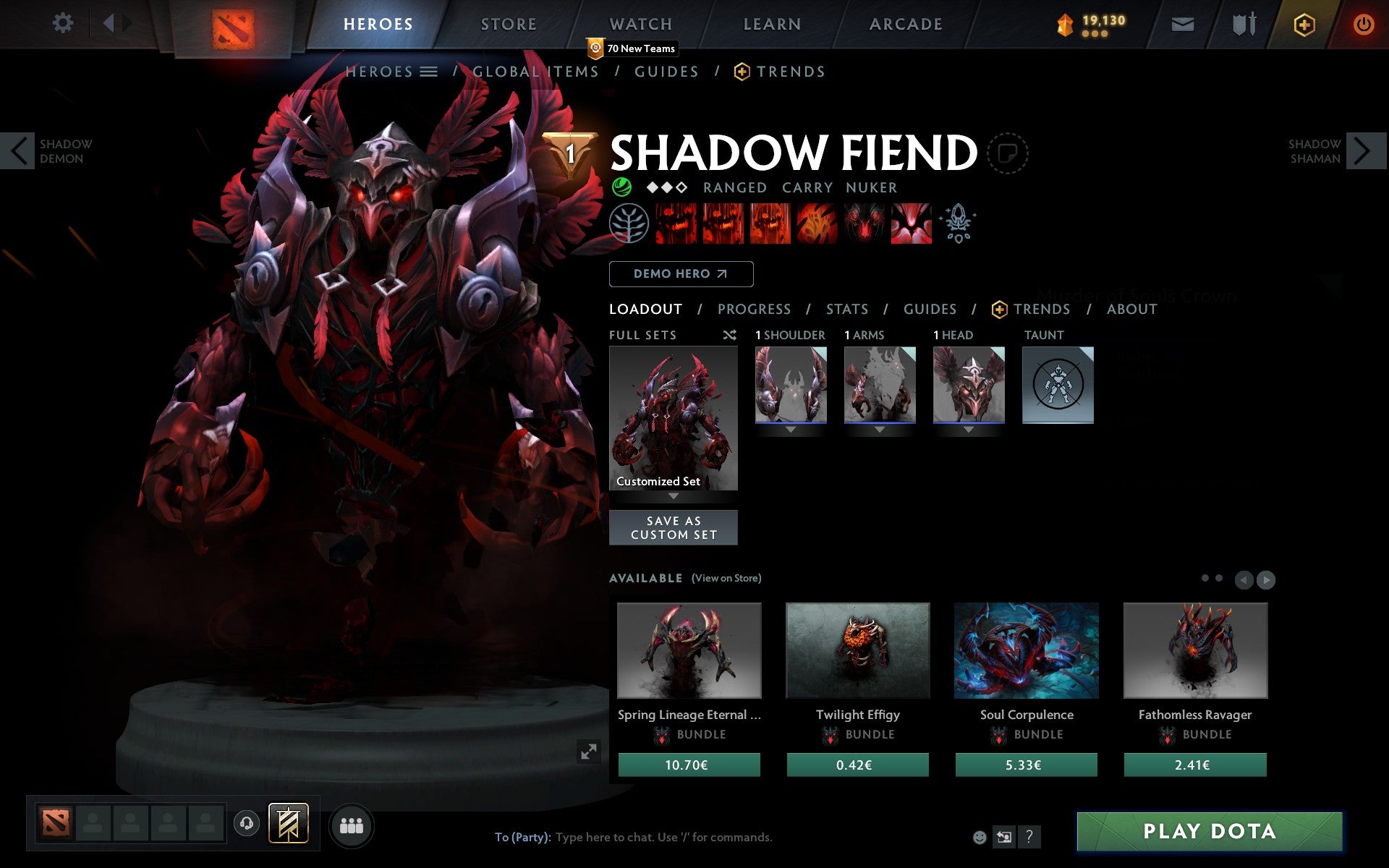Open the Armory shield and sword icon

pos(1243,23)
